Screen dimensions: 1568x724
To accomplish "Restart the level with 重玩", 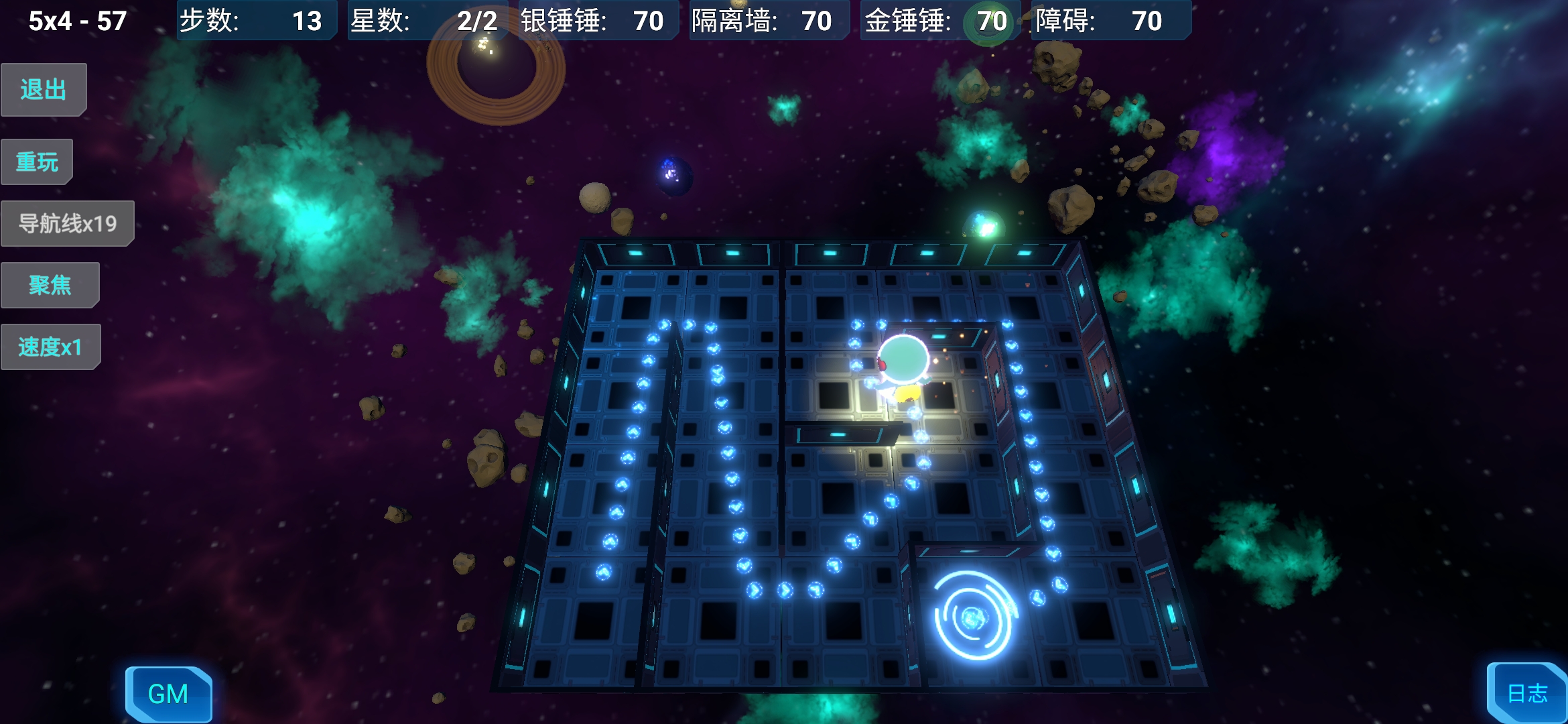I will [x=37, y=161].
